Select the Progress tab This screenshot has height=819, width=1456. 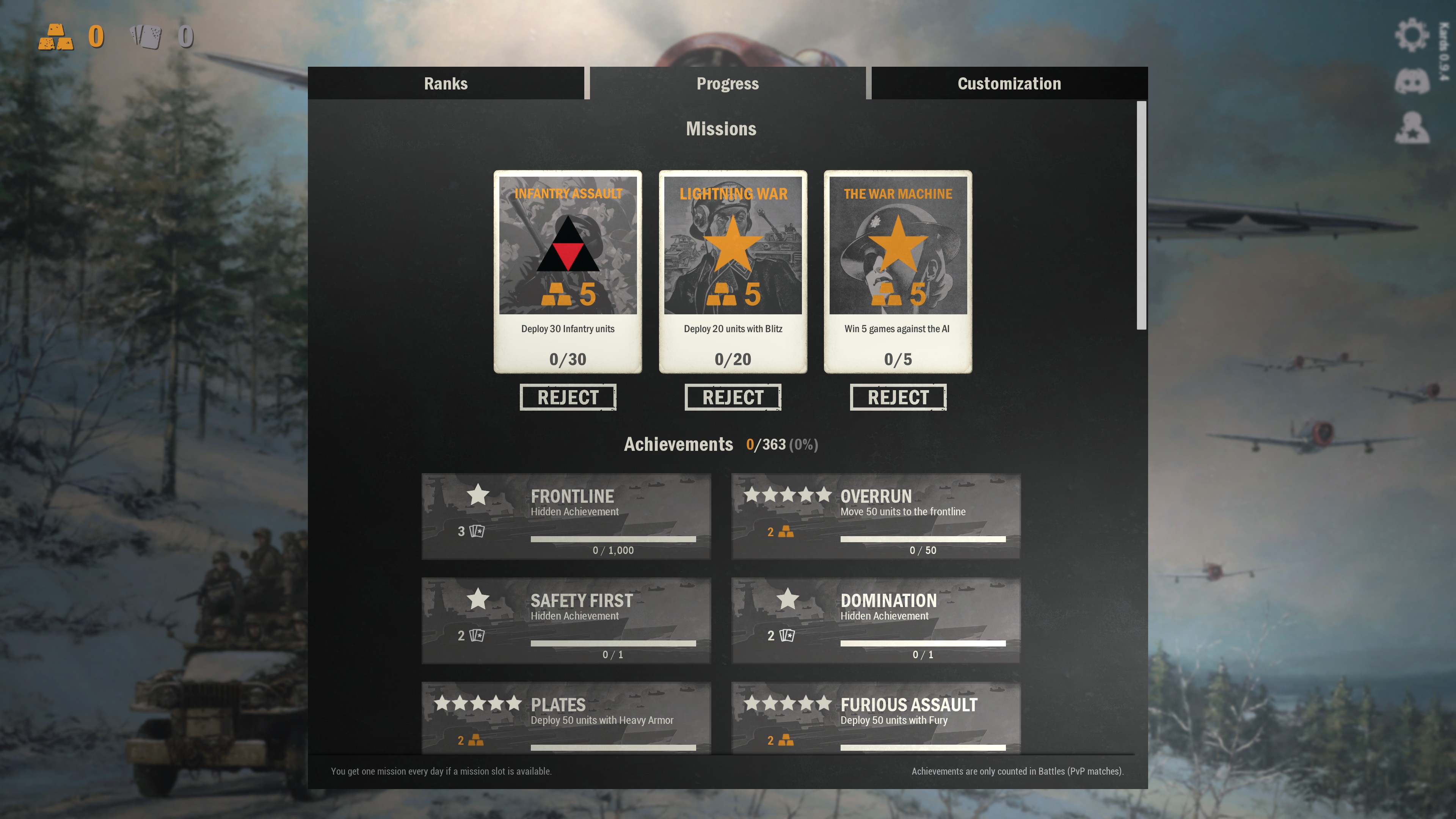click(728, 84)
